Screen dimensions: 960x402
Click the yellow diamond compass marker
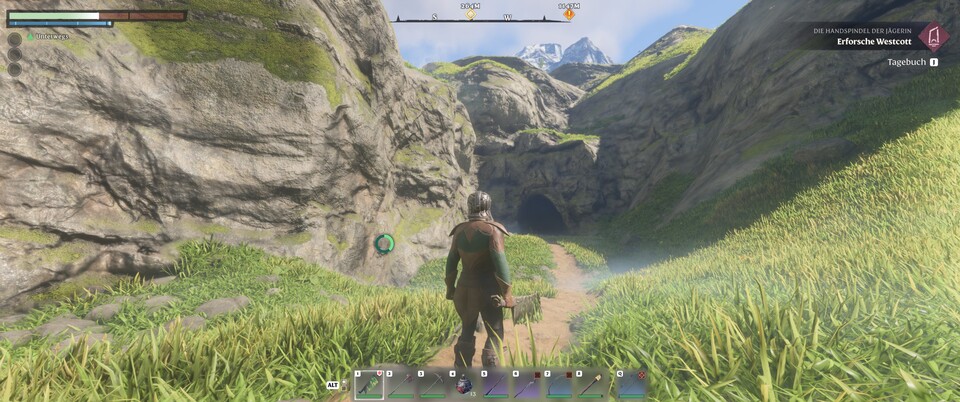(x=471, y=15)
